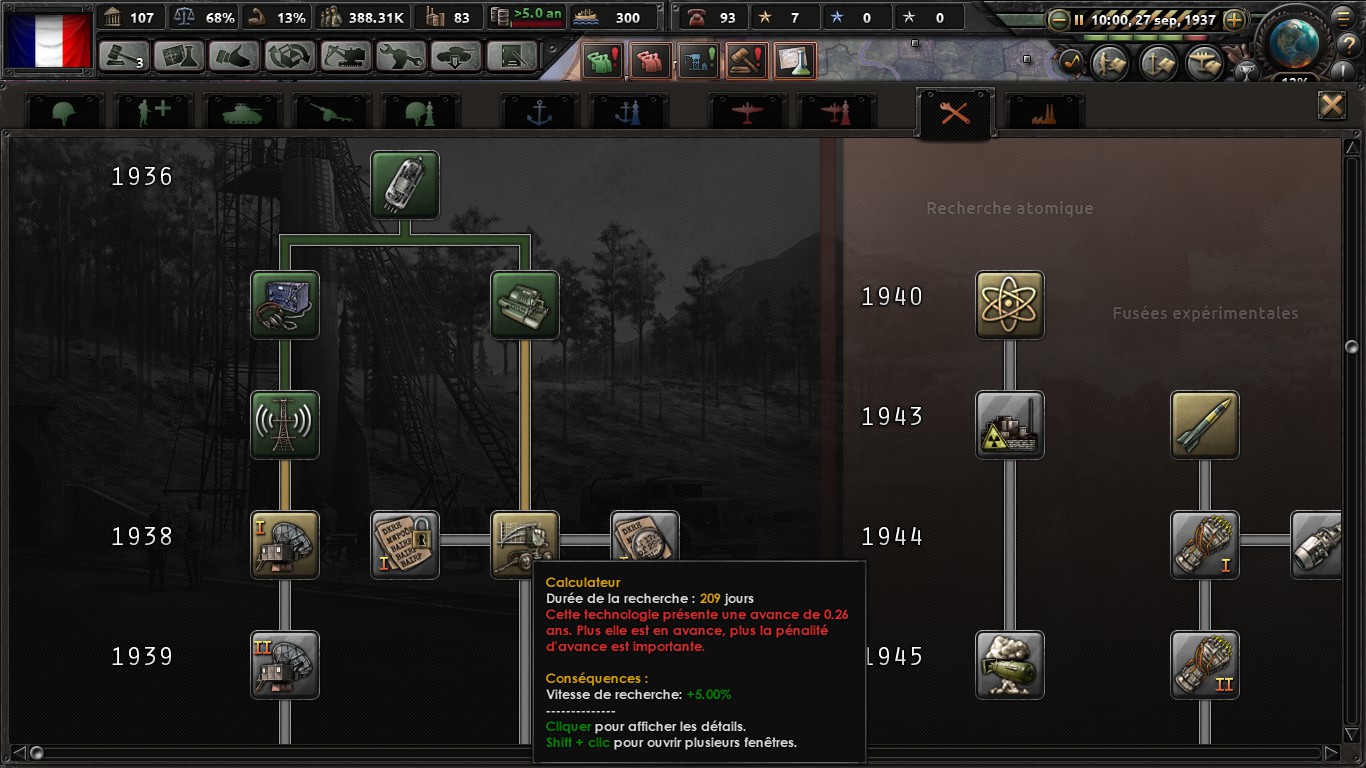Viewport: 1366px width, 768px height.
Task: Select the 1936 electronic tube technology
Action: tap(405, 185)
